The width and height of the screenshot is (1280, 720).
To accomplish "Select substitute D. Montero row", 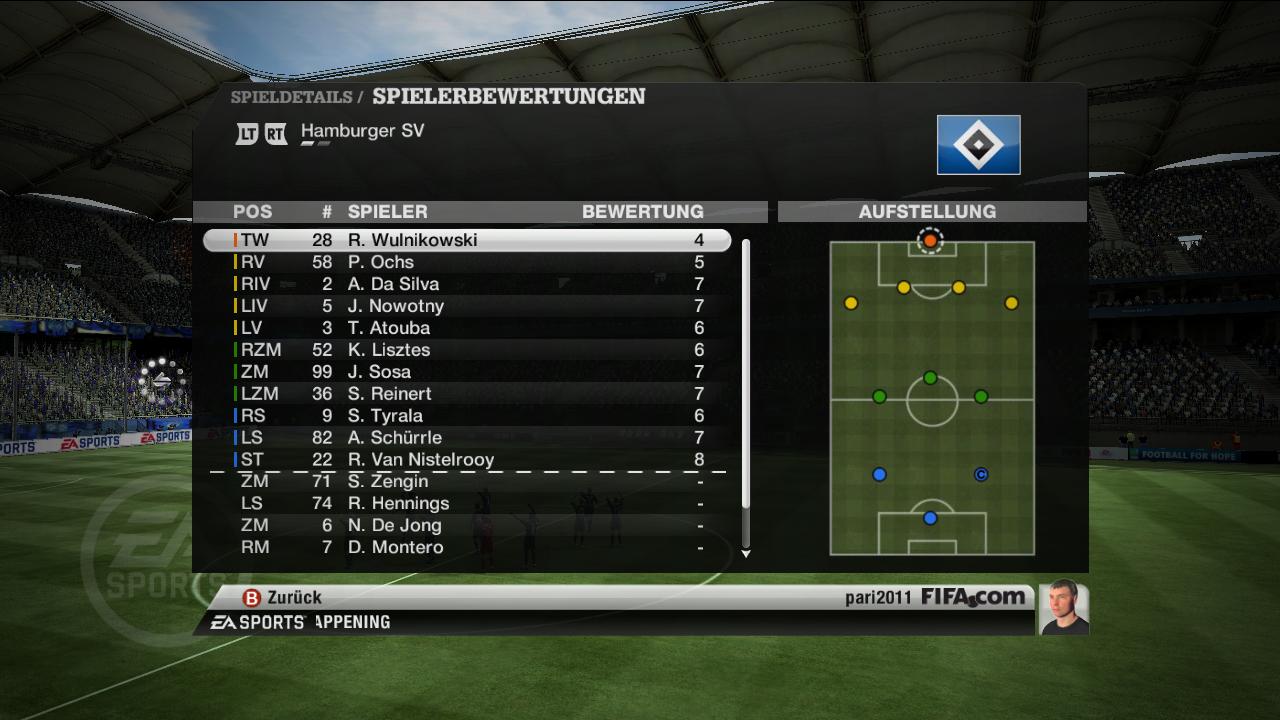I will pyautogui.click(x=467, y=548).
